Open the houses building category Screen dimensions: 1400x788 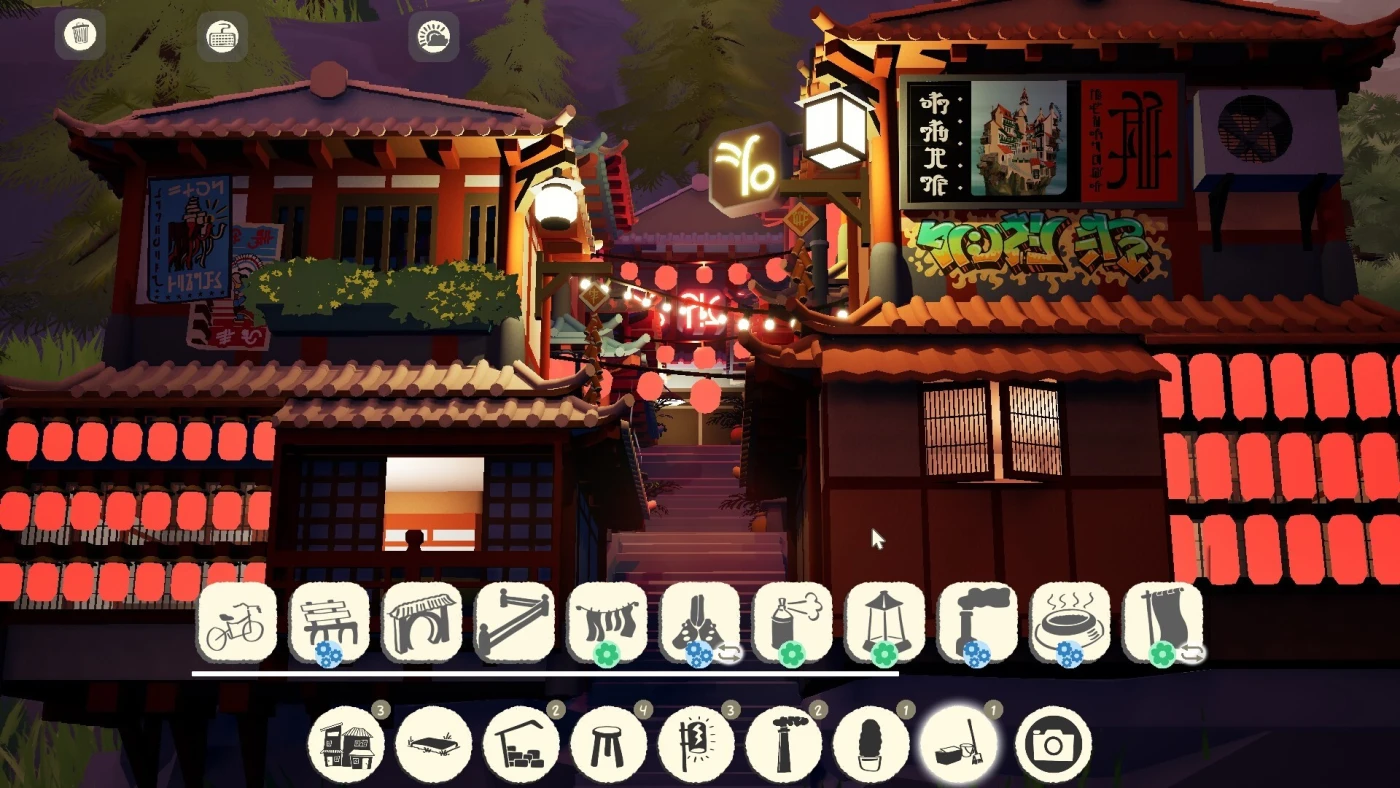tap(346, 745)
